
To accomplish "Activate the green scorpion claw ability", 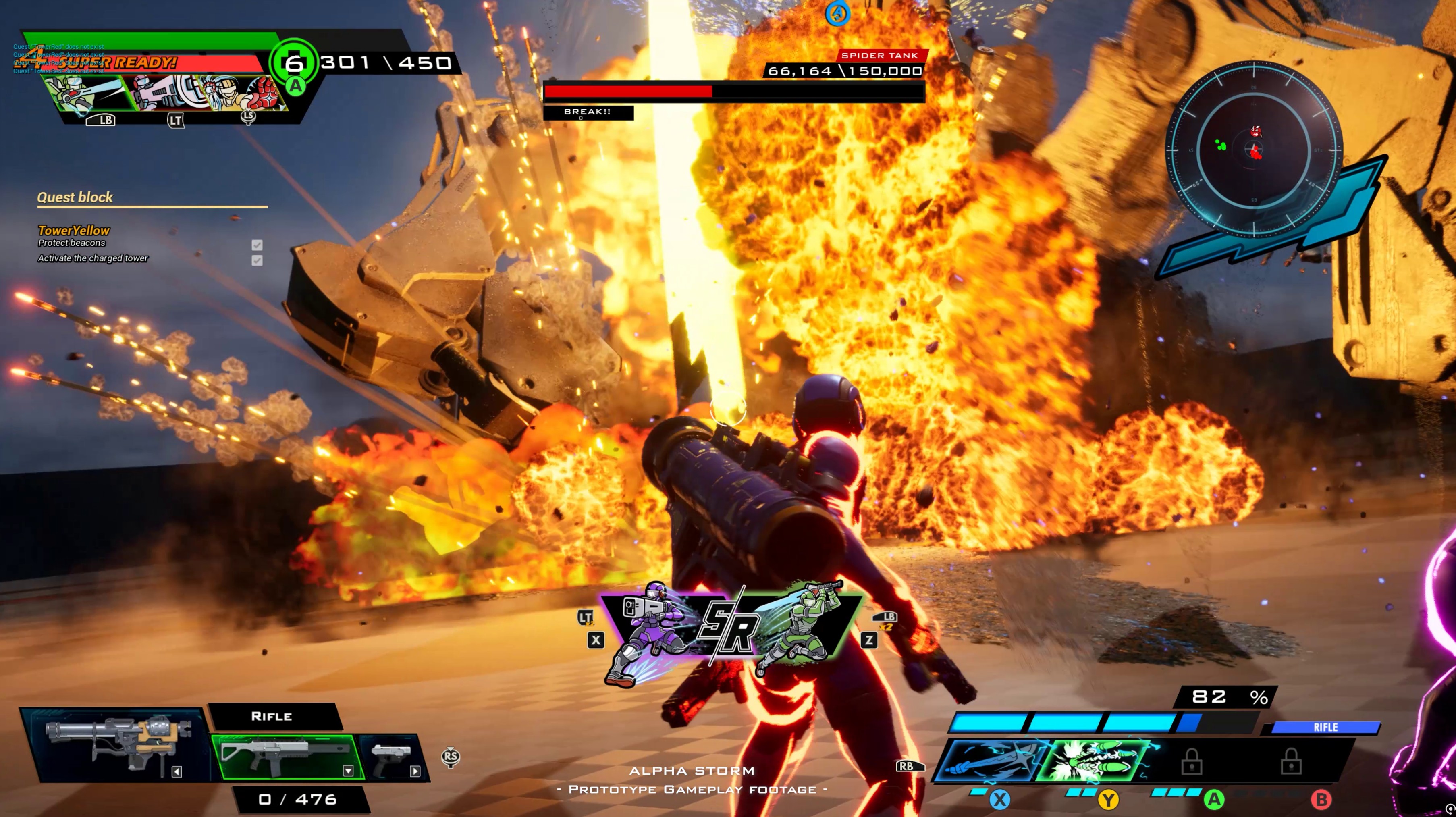I will pyautogui.click(x=1094, y=761).
